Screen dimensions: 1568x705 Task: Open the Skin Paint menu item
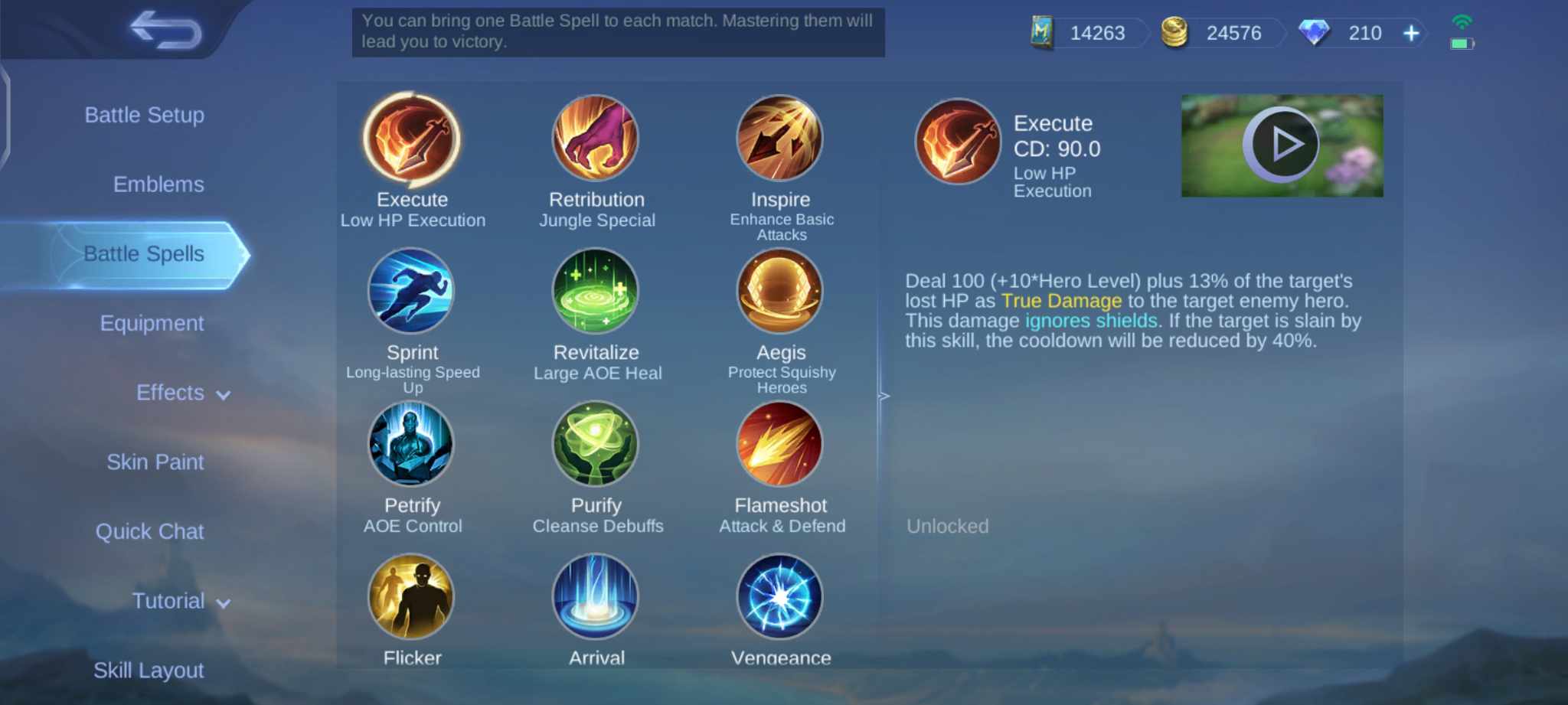(155, 462)
